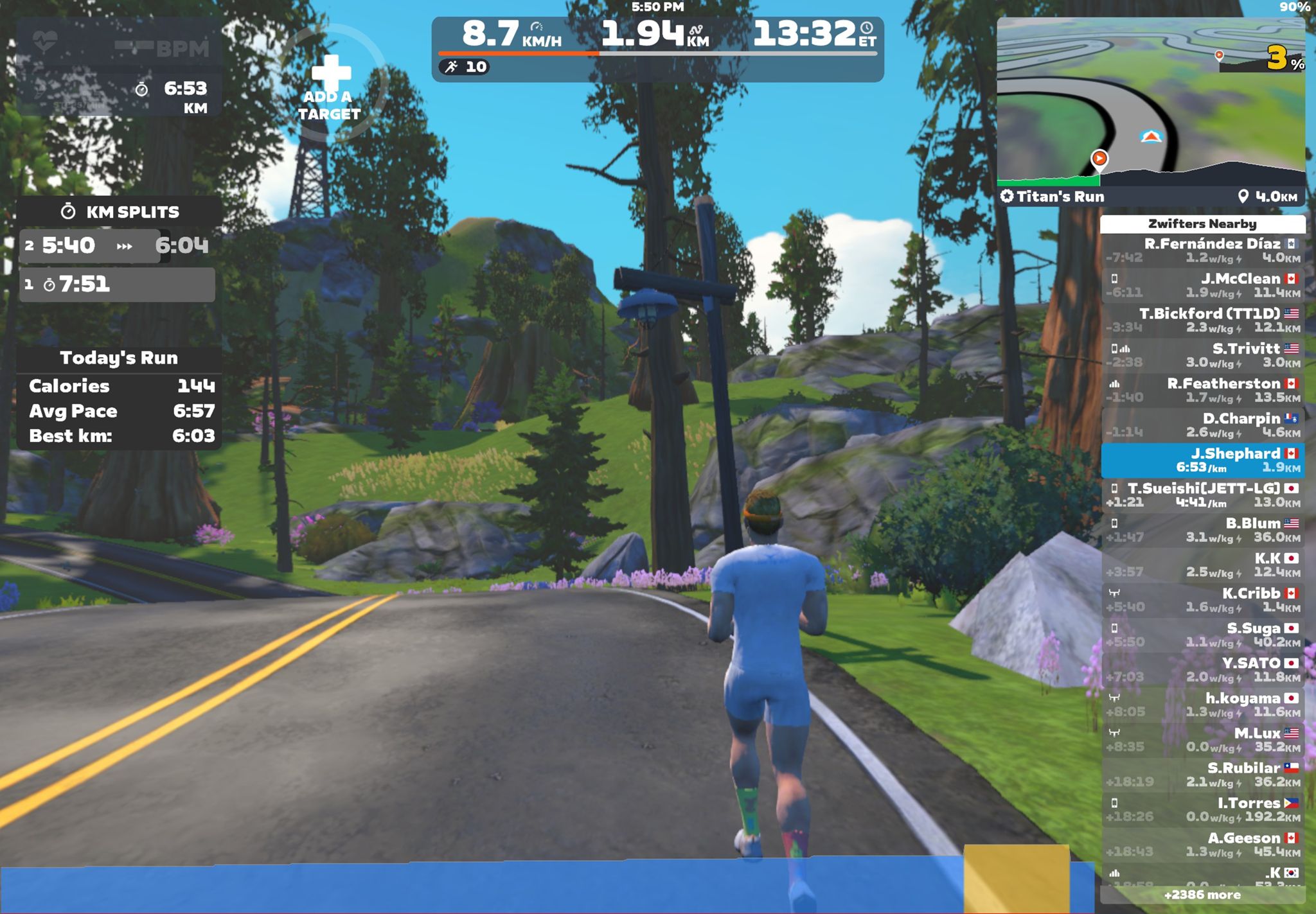Open the minimap view
This screenshot has width=1316, height=914.
click(1150, 103)
